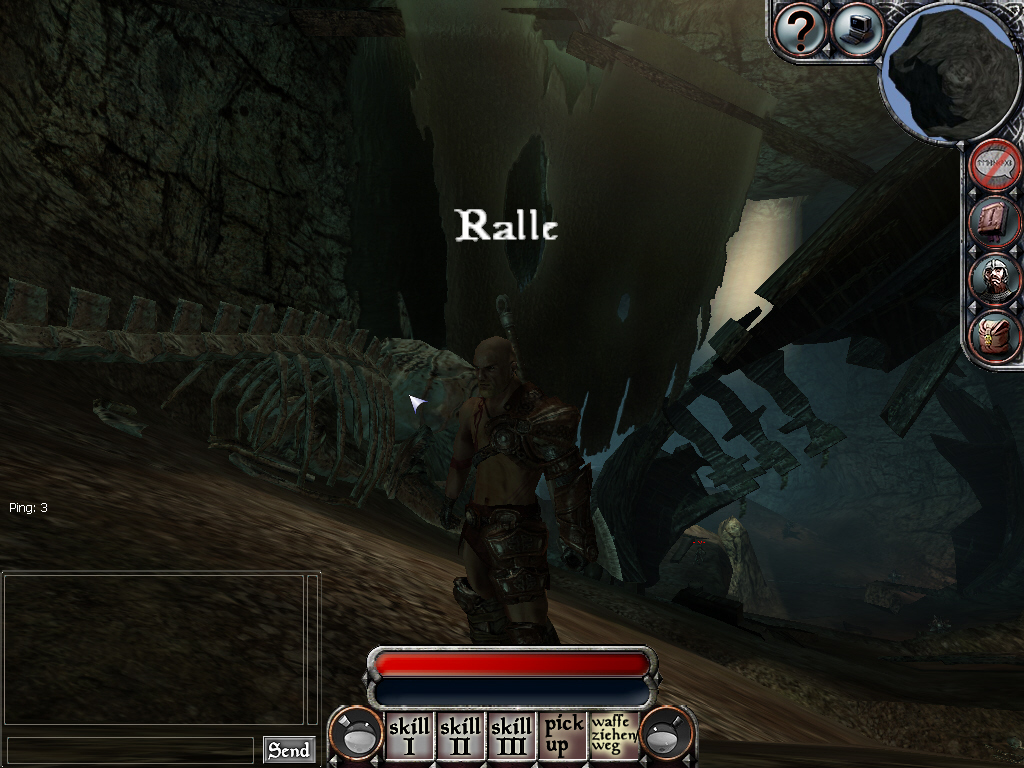Click the pick up action button
This screenshot has height=768, width=1024.
[x=563, y=736]
